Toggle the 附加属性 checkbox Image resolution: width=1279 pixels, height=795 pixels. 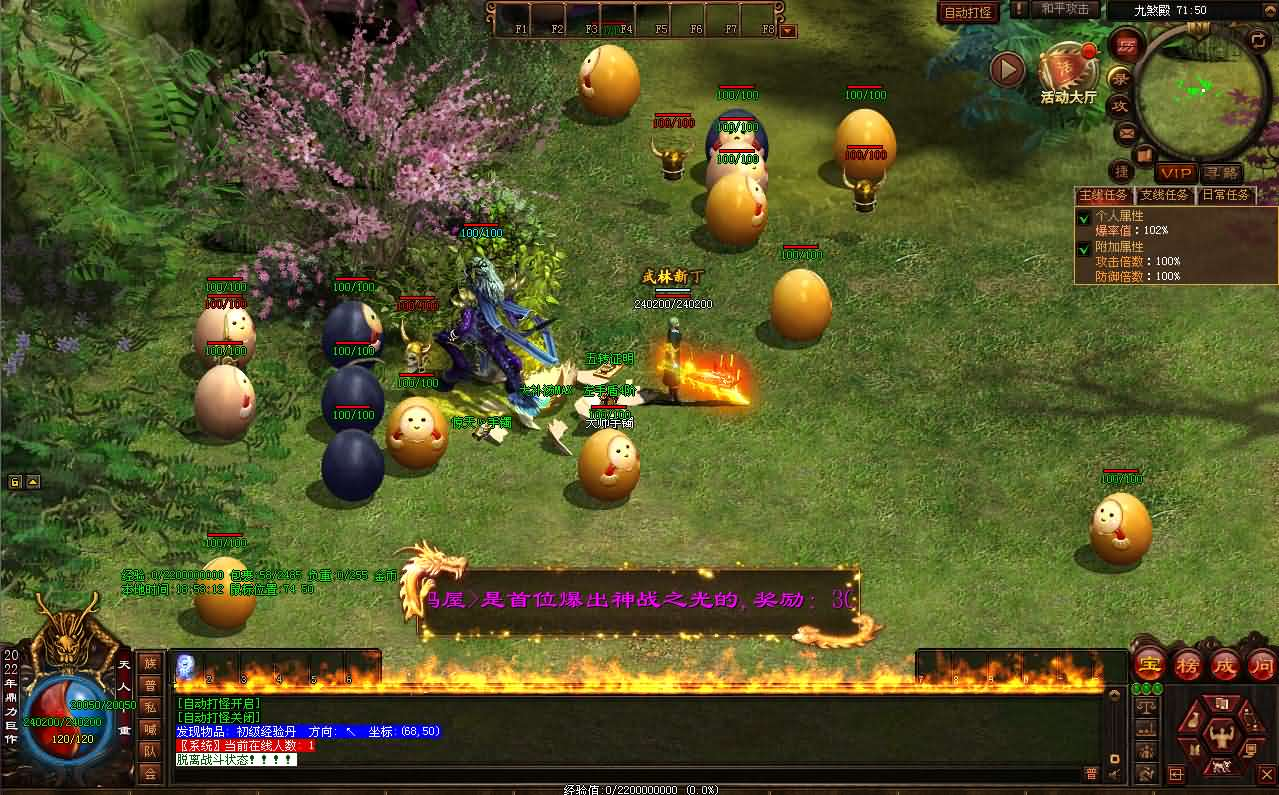pos(1083,248)
